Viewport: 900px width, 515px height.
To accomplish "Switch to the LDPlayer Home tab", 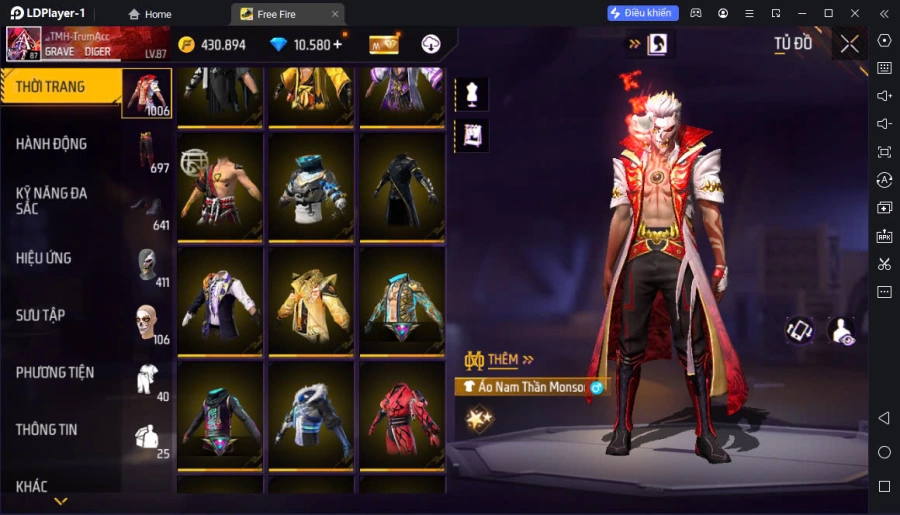I will pos(150,14).
